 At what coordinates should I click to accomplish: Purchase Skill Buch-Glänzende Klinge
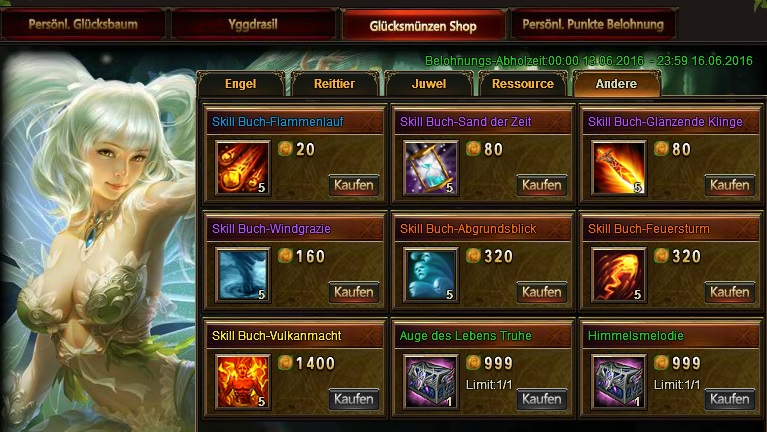click(730, 185)
